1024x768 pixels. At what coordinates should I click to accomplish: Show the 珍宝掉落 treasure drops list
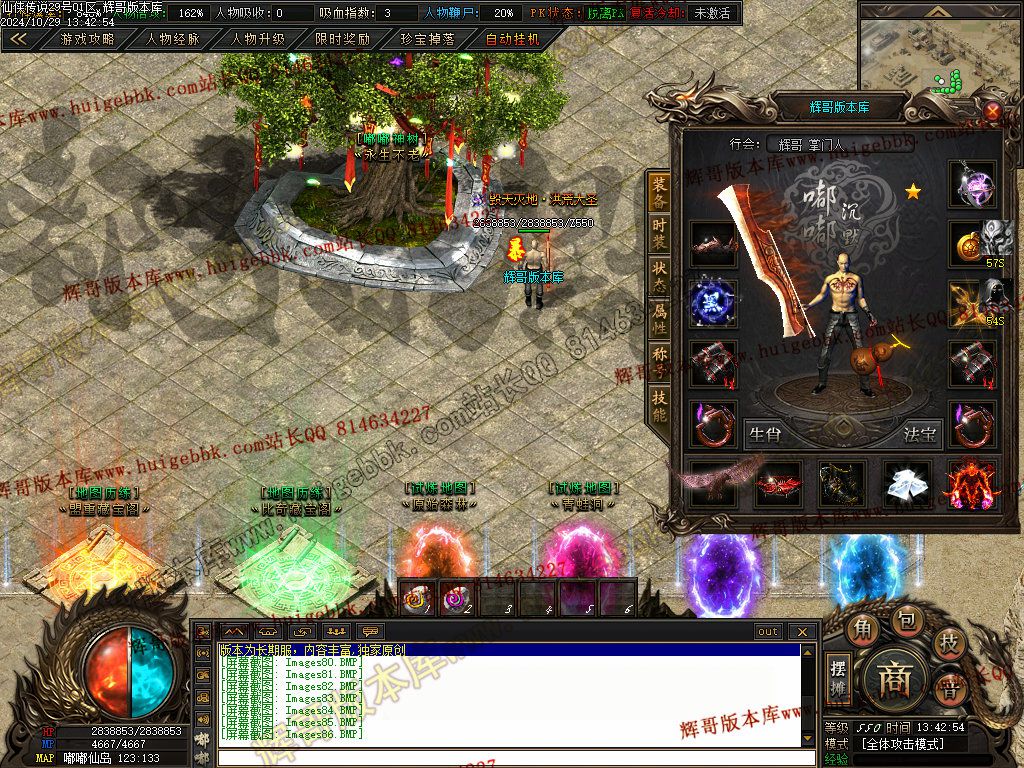[x=427, y=40]
